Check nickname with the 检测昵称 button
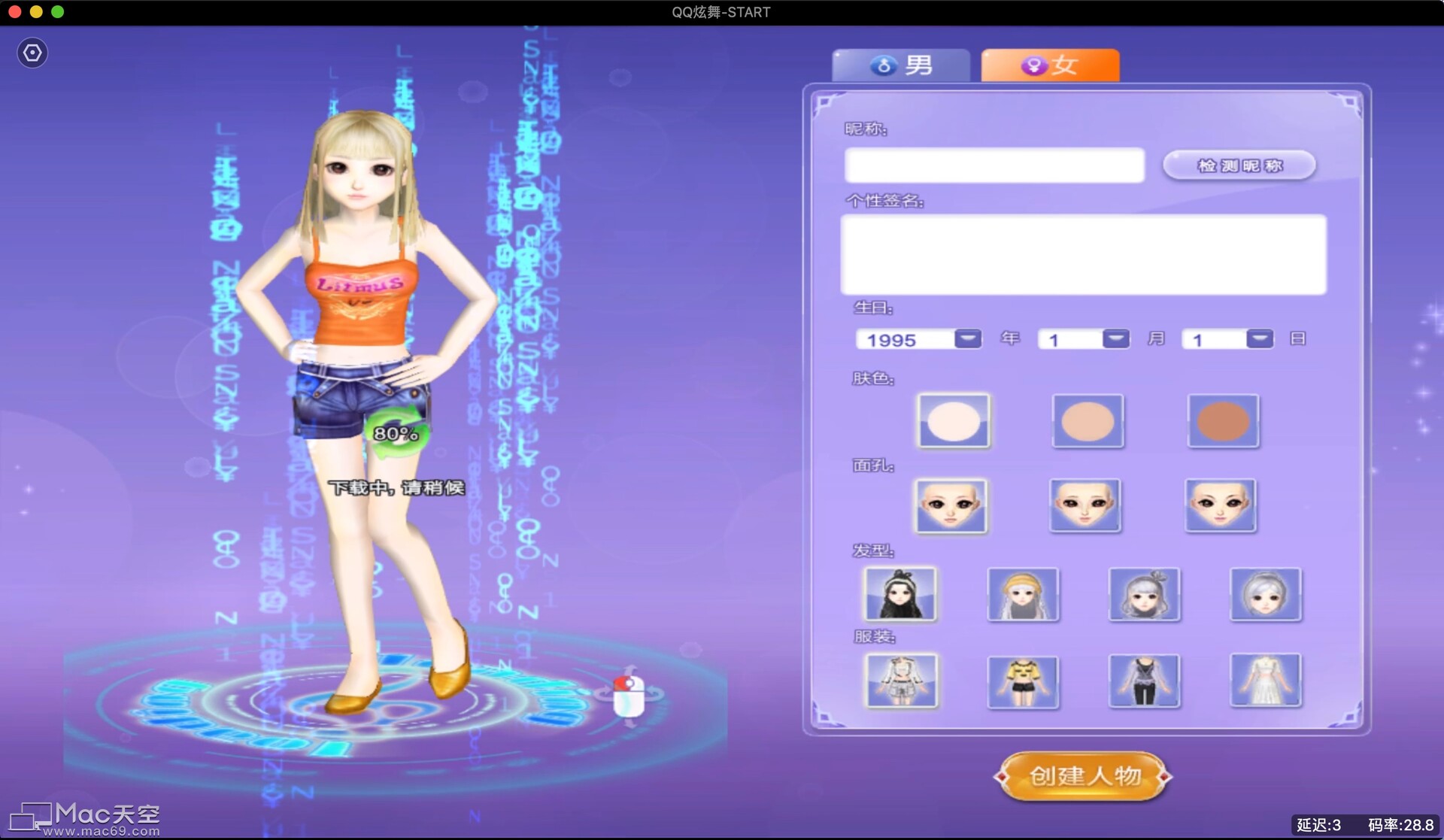The height and width of the screenshot is (840, 1444). coord(1239,165)
